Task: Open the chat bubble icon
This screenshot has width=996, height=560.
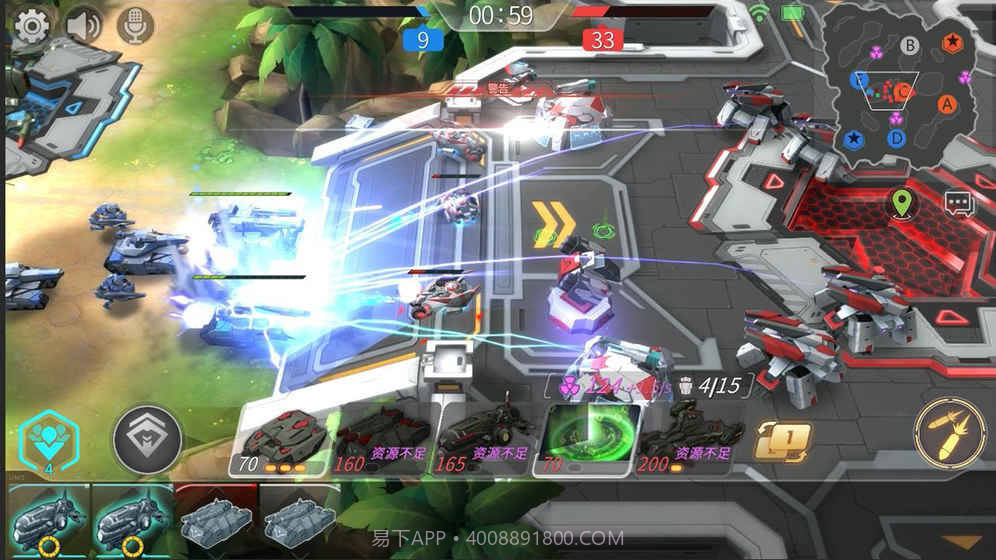Action: tap(959, 203)
